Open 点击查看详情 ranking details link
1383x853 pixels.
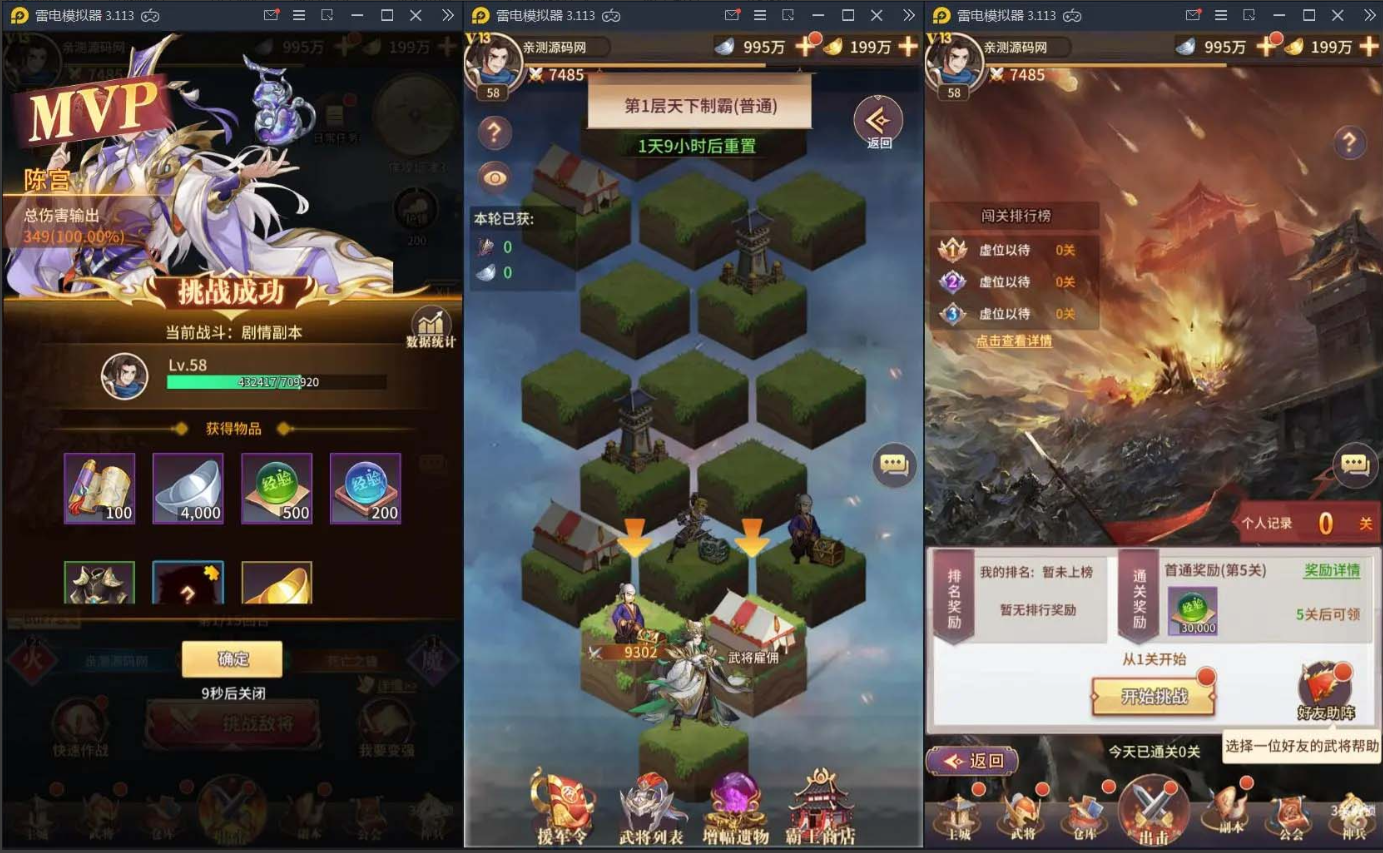click(x=1017, y=340)
